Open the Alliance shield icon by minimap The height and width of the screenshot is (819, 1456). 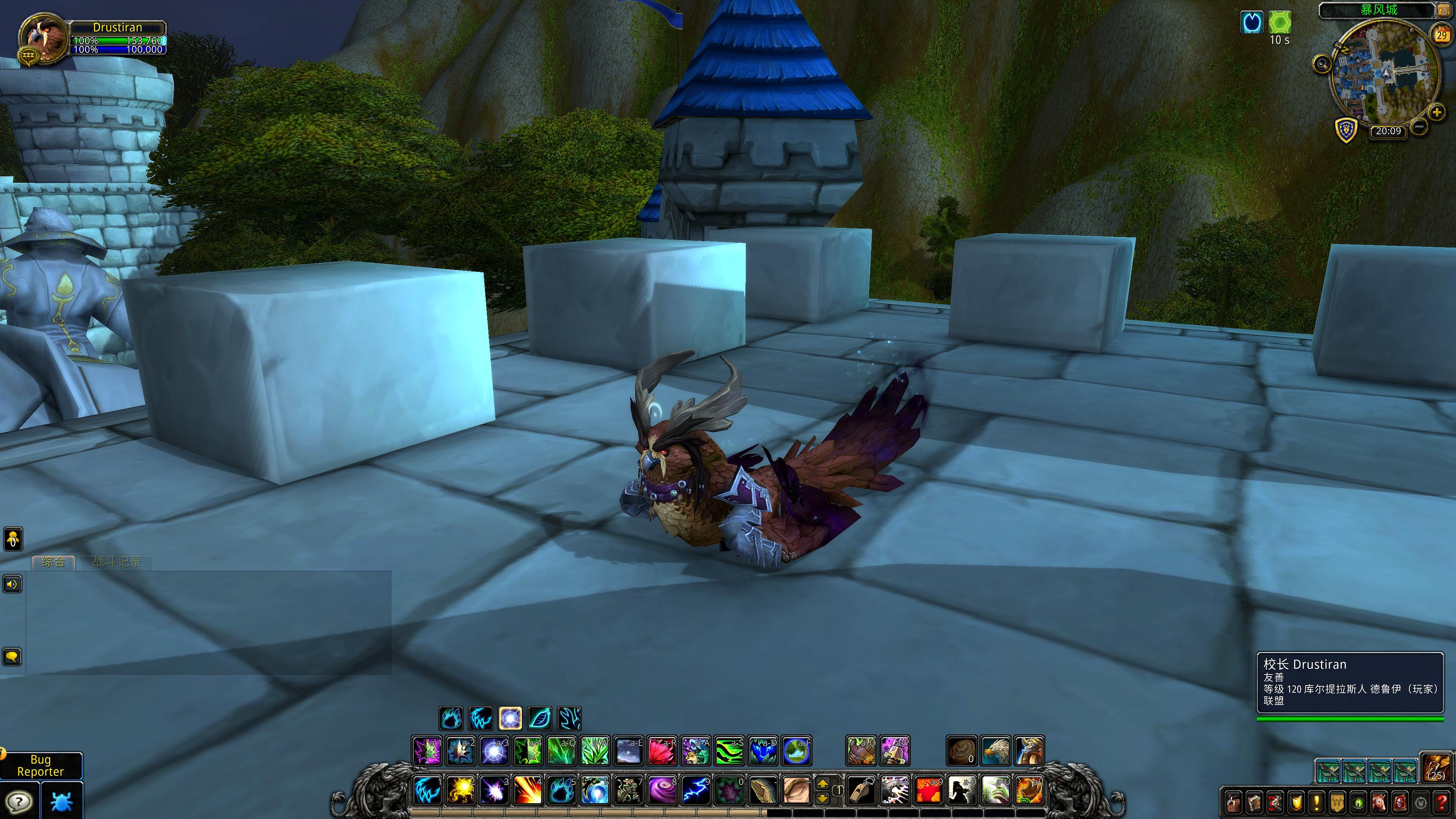tap(1346, 129)
